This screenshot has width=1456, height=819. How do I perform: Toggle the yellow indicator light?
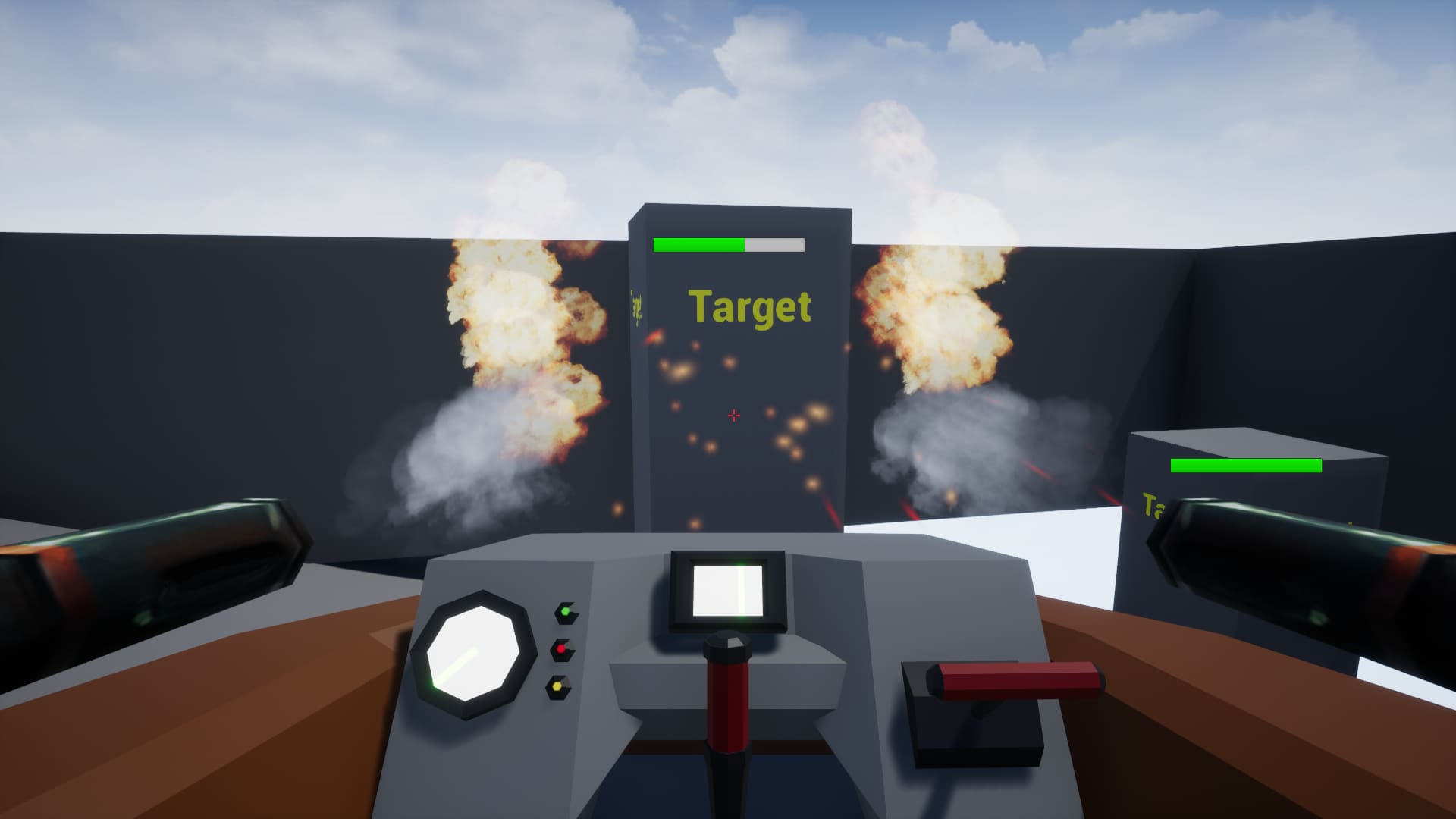point(556,686)
